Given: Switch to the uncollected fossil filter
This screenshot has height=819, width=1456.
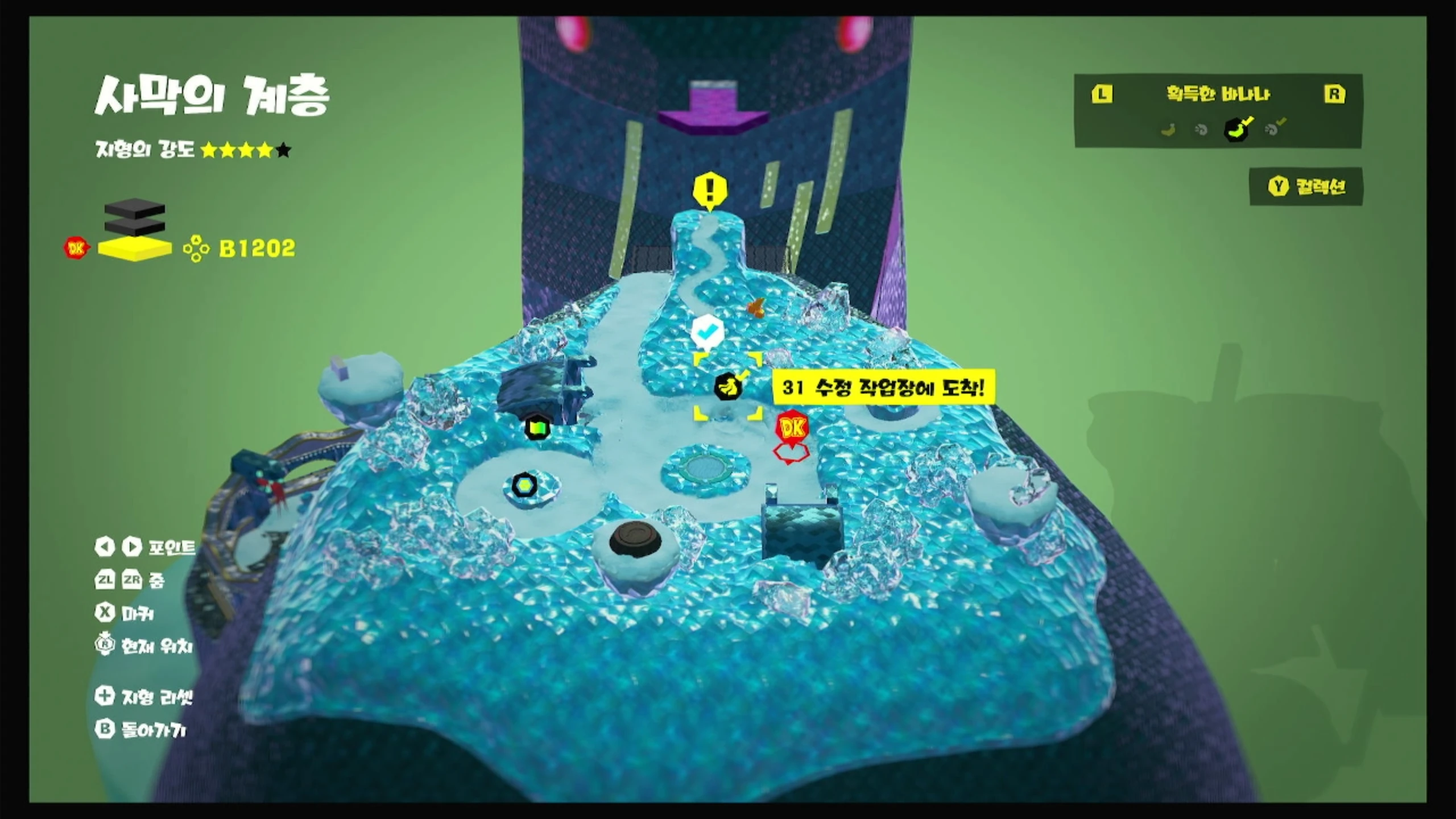Looking at the screenshot, I should tap(1201, 130).
